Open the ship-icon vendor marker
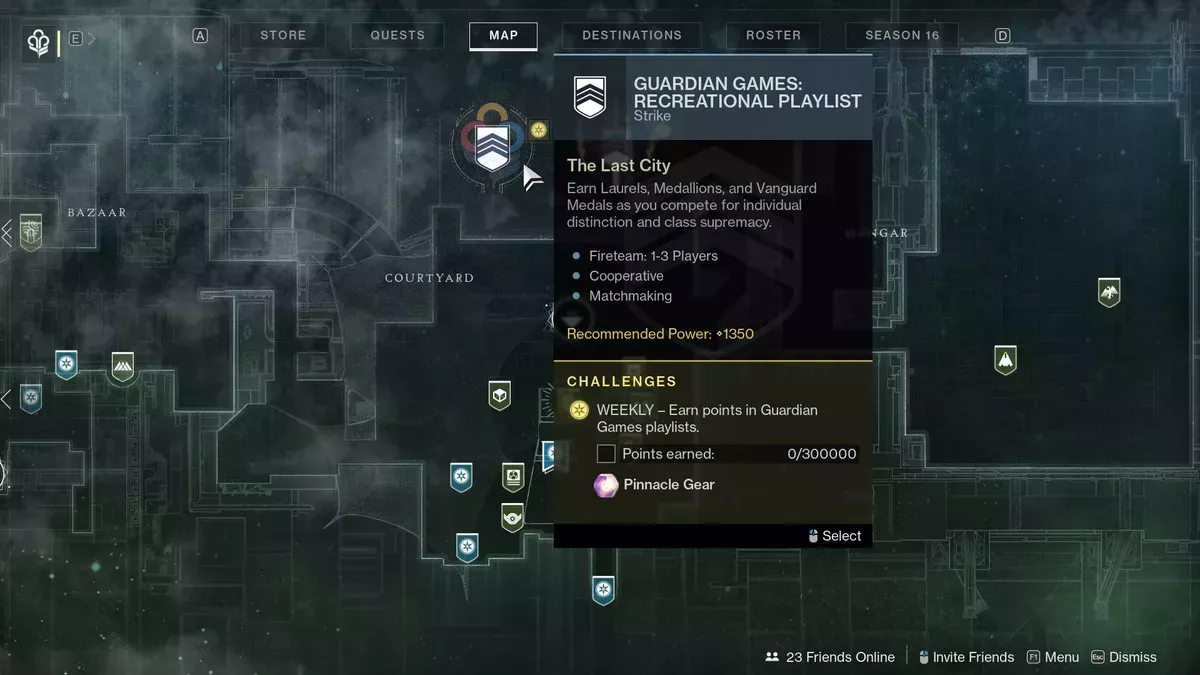This screenshot has width=1200, height=675. click(x=1005, y=360)
